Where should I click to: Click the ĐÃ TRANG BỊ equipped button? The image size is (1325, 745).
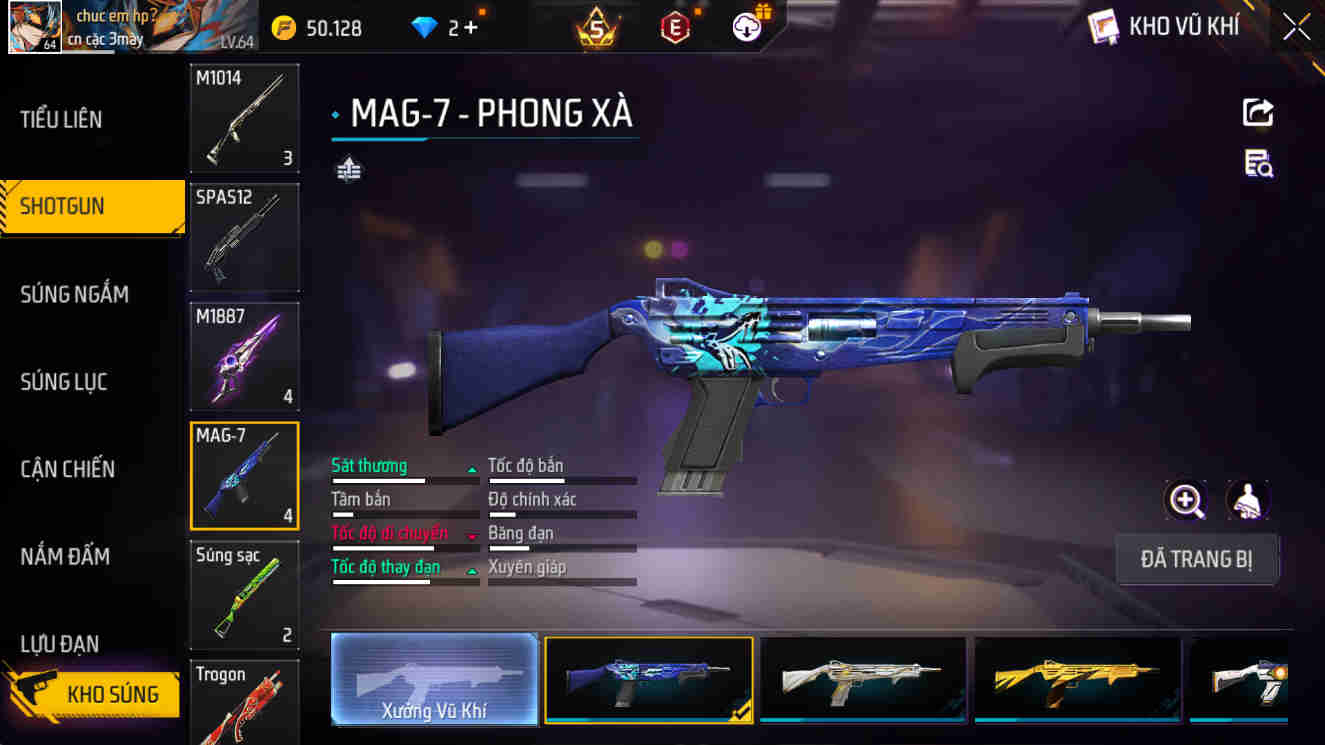pyautogui.click(x=1198, y=559)
